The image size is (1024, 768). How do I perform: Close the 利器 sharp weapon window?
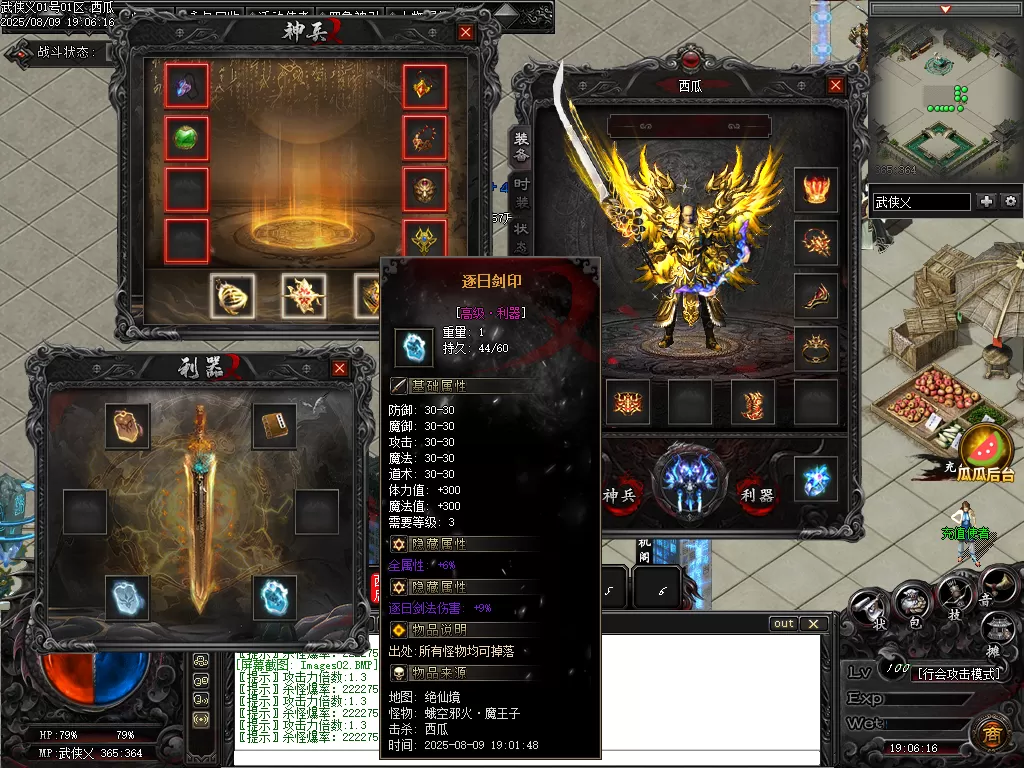point(340,368)
